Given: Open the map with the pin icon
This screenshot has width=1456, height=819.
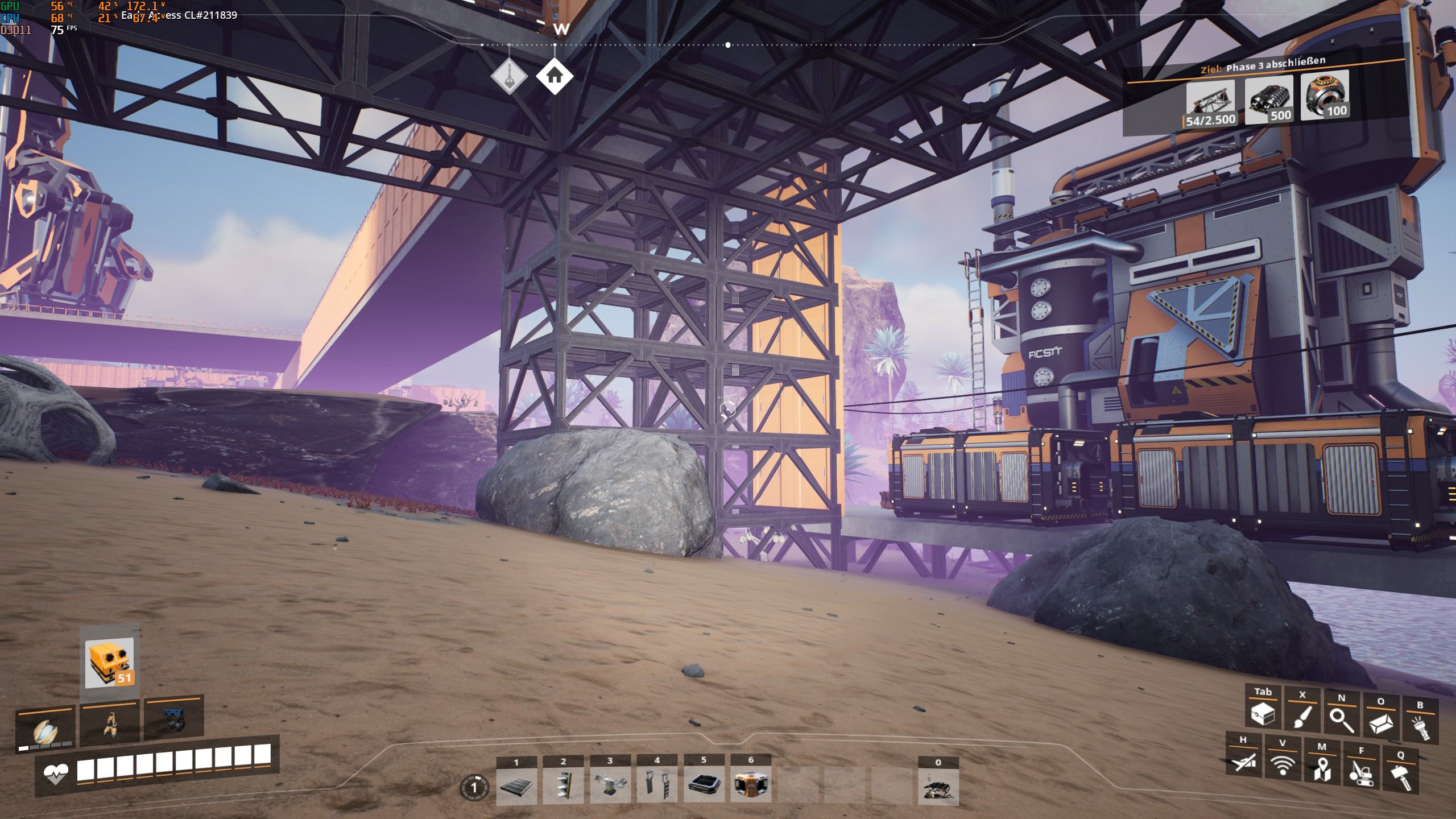Looking at the screenshot, I should [x=1322, y=768].
